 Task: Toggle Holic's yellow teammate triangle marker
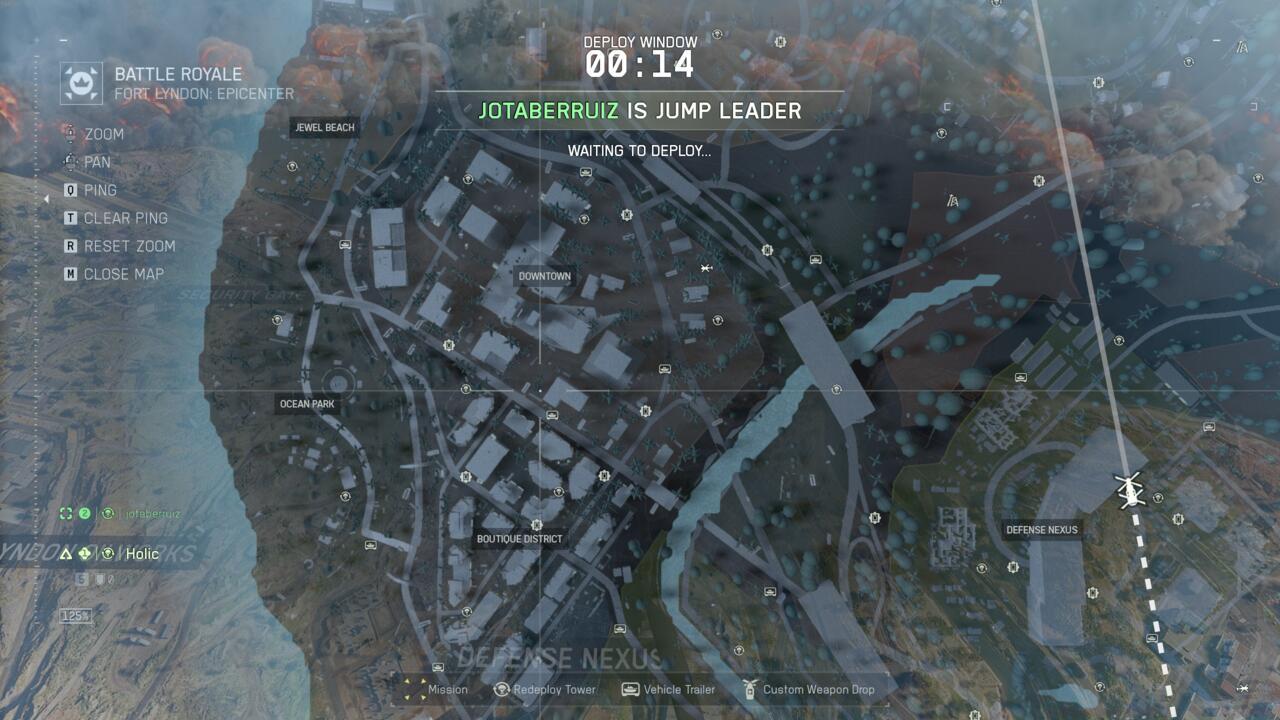66,554
